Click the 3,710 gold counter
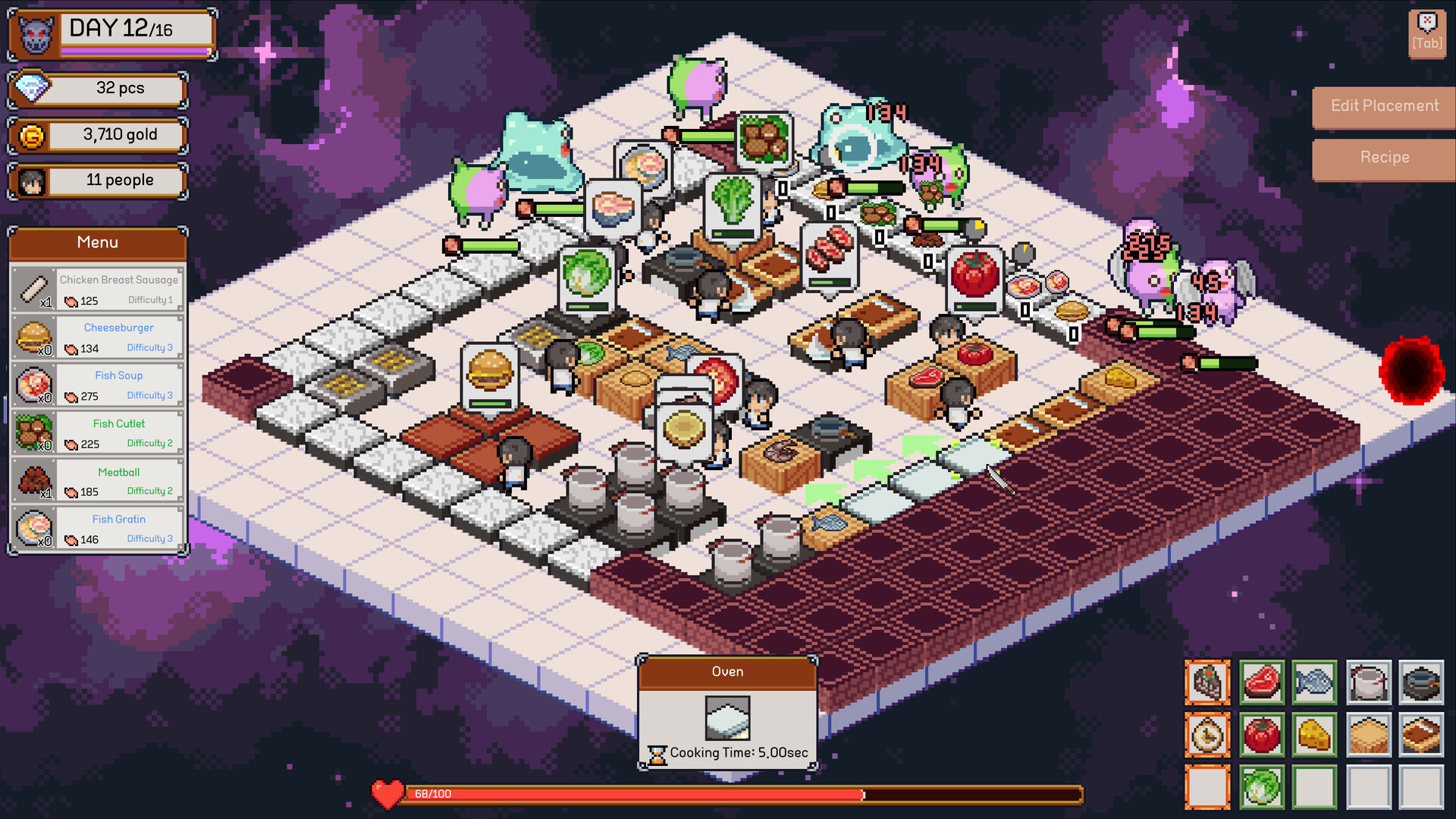Image resolution: width=1456 pixels, height=819 pixels. coord(97,135)
